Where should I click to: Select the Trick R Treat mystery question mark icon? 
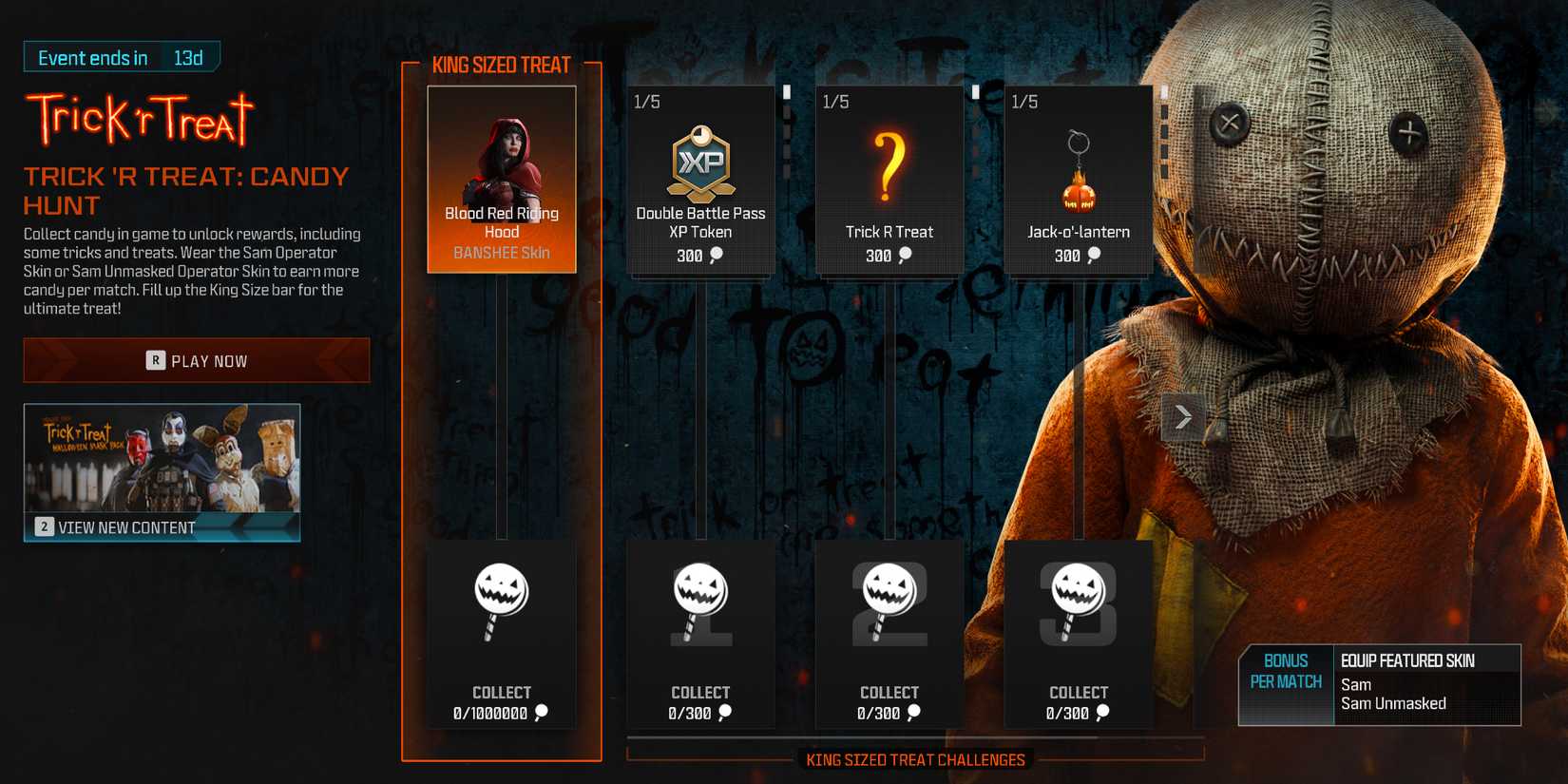point(889,166)
